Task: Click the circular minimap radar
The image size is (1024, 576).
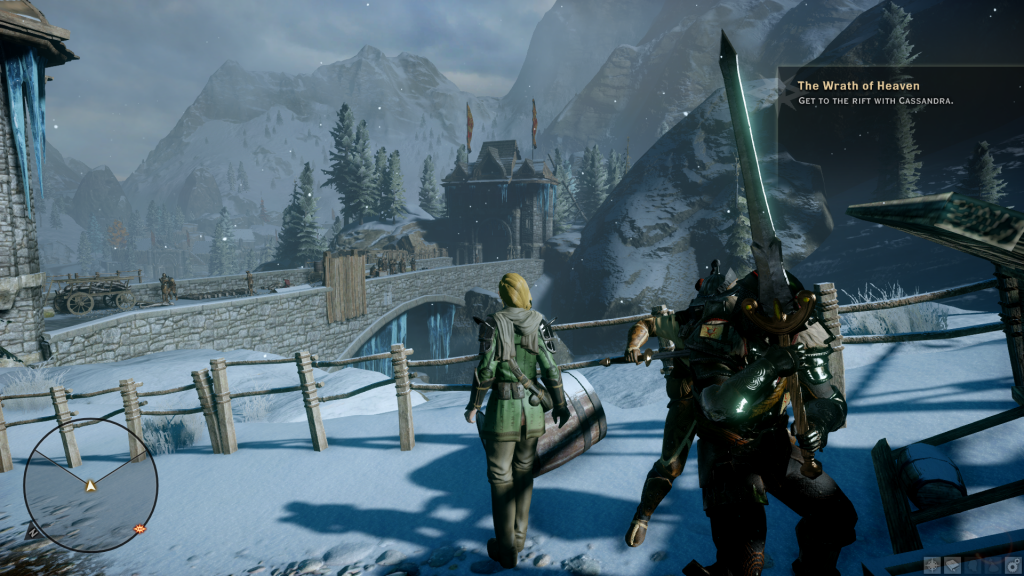Action: pos(90,485)
